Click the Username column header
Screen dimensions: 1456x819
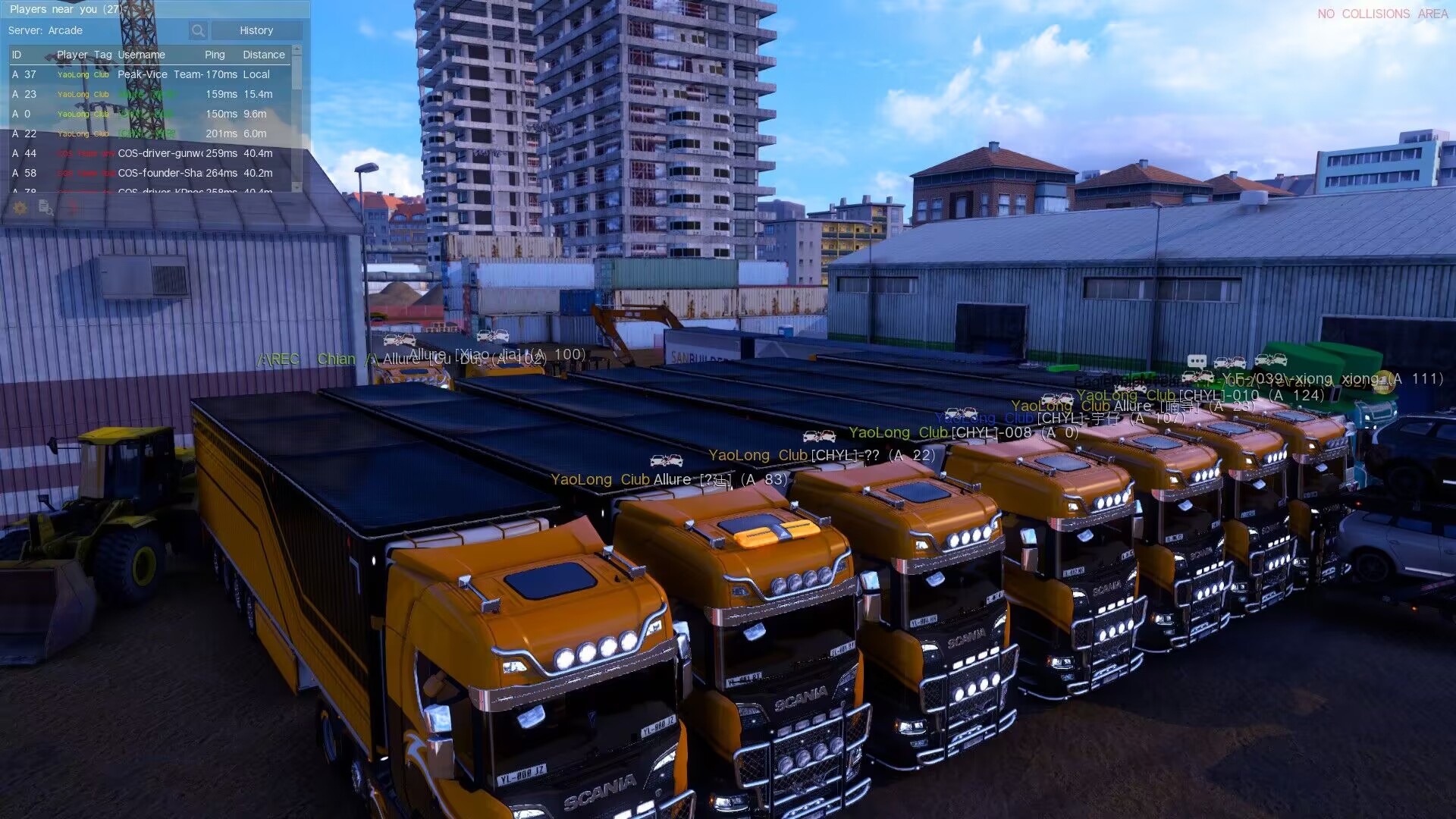pos(141,55)
